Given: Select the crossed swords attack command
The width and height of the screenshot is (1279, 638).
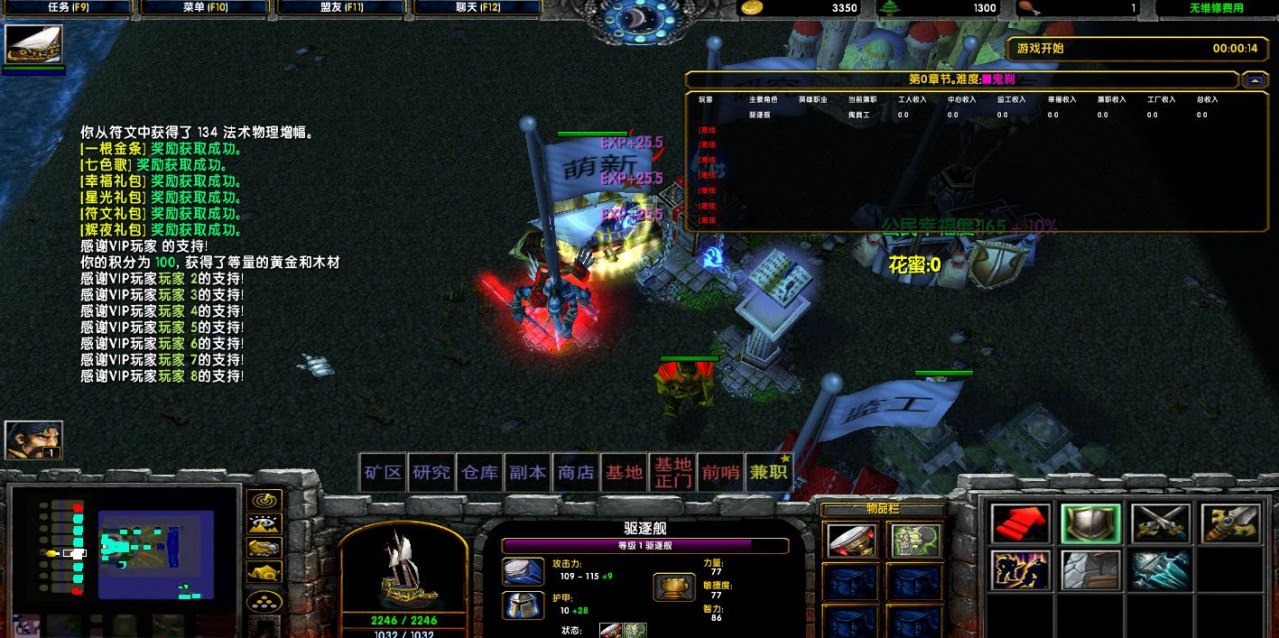Looking at the screenshot, I should [1160, 523].
